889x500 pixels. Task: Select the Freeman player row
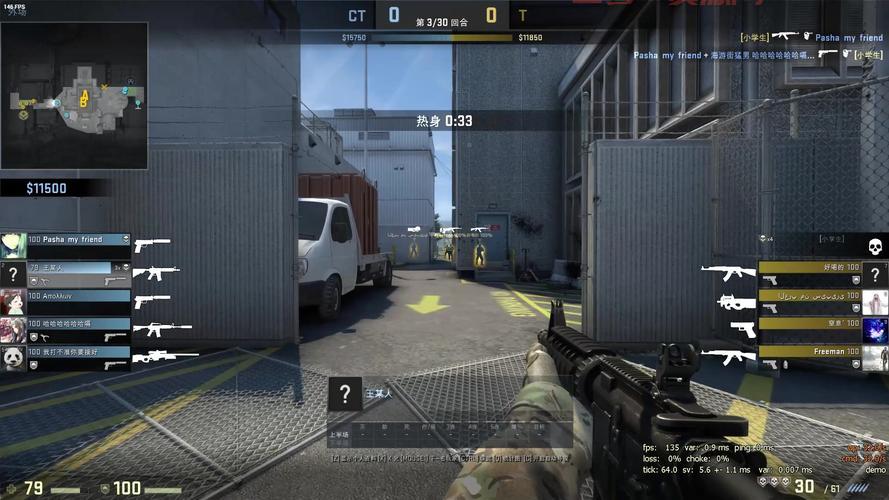tap(809, 351)
